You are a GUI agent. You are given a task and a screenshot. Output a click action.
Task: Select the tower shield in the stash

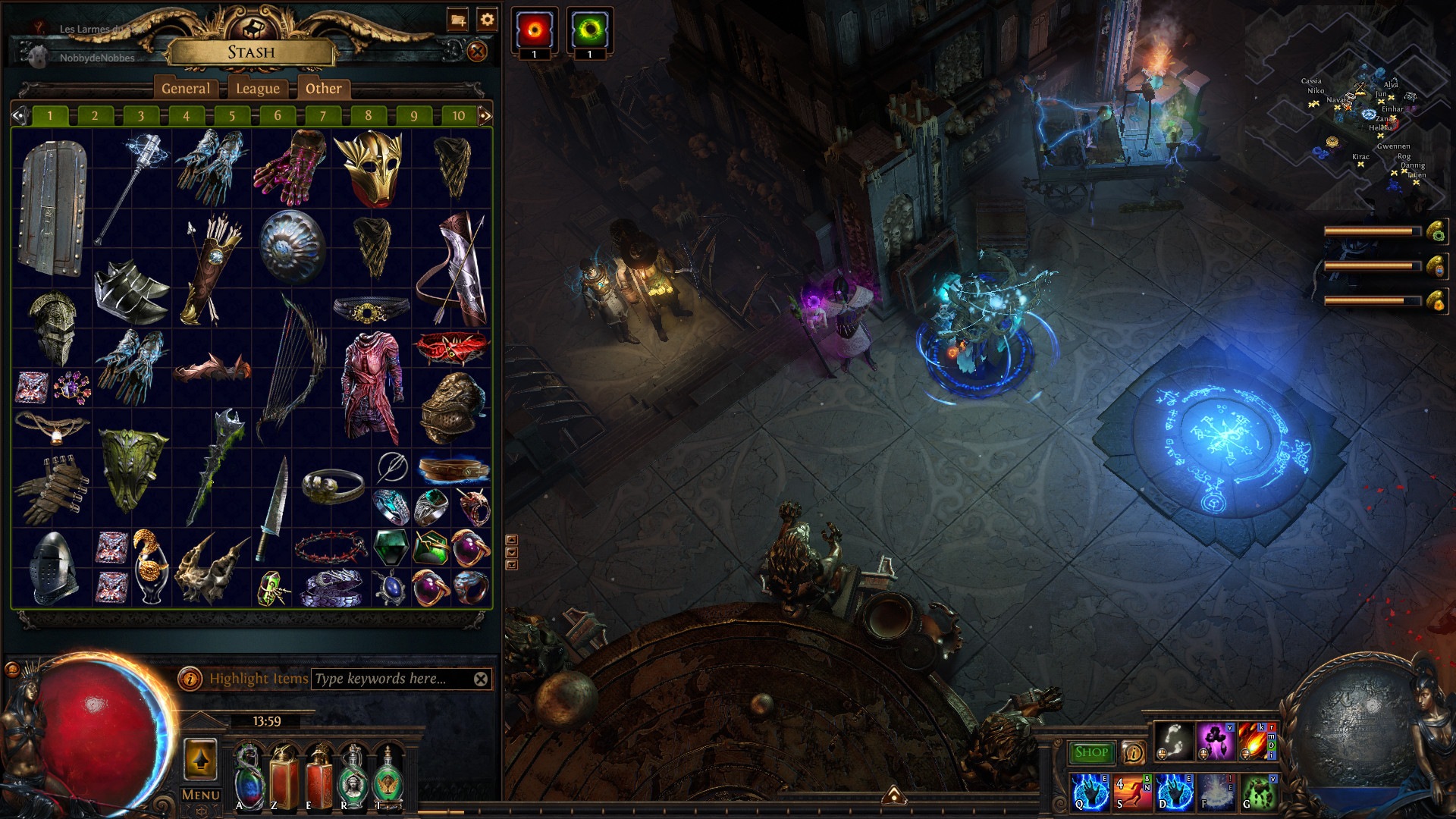click(x=52, y=209)
